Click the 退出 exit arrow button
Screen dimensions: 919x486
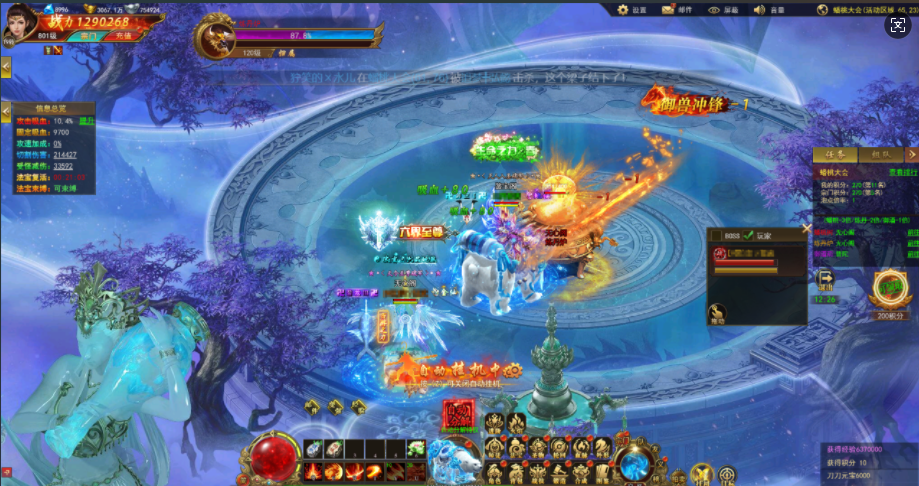[x=826, y=279]
